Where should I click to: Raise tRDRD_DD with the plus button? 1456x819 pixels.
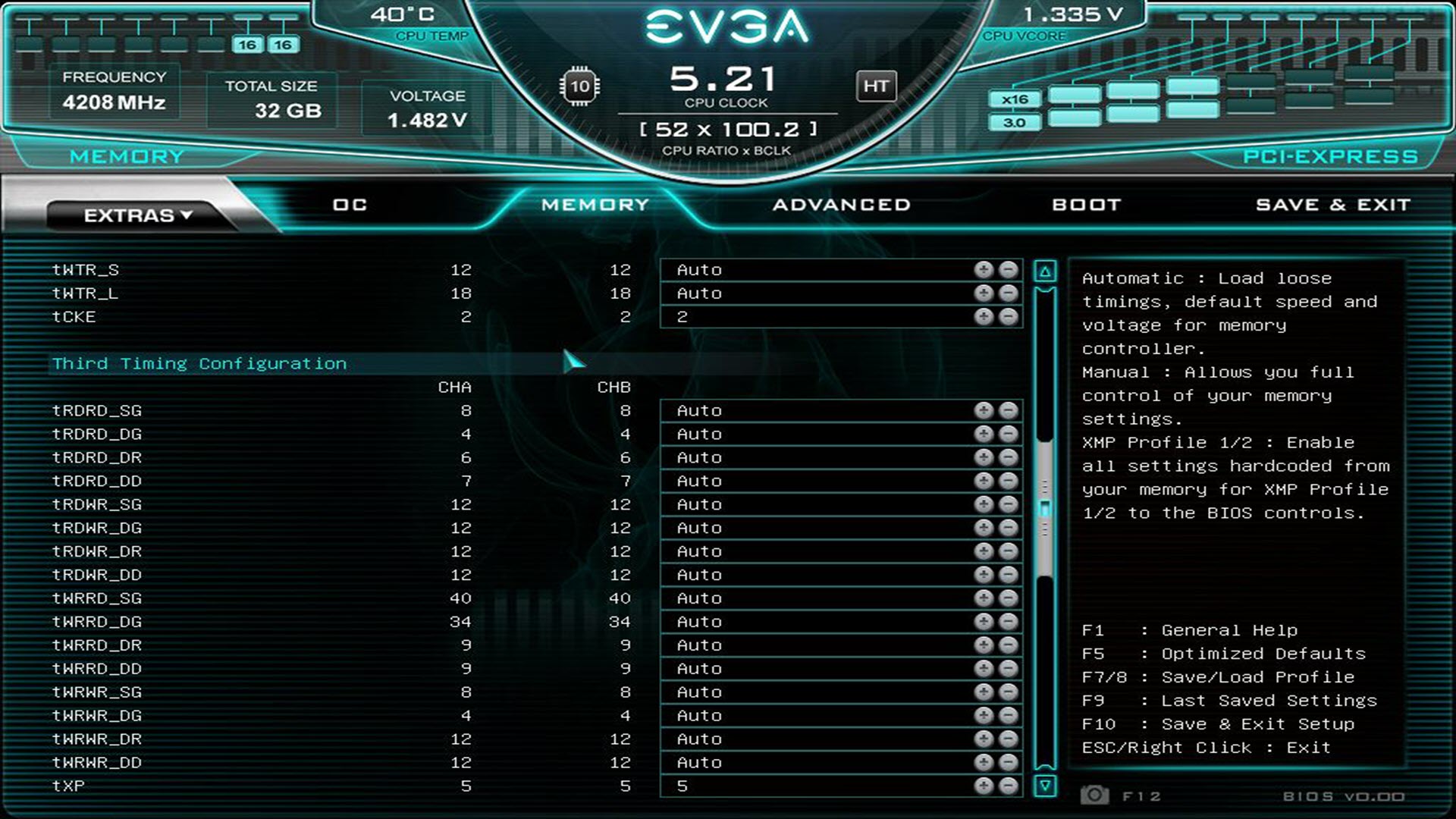984,482
